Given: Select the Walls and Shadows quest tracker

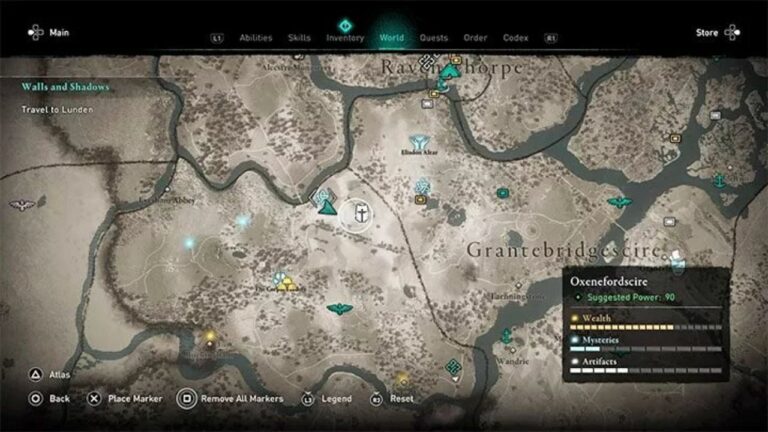Looking at the screenshot, I should click(66, 87).
